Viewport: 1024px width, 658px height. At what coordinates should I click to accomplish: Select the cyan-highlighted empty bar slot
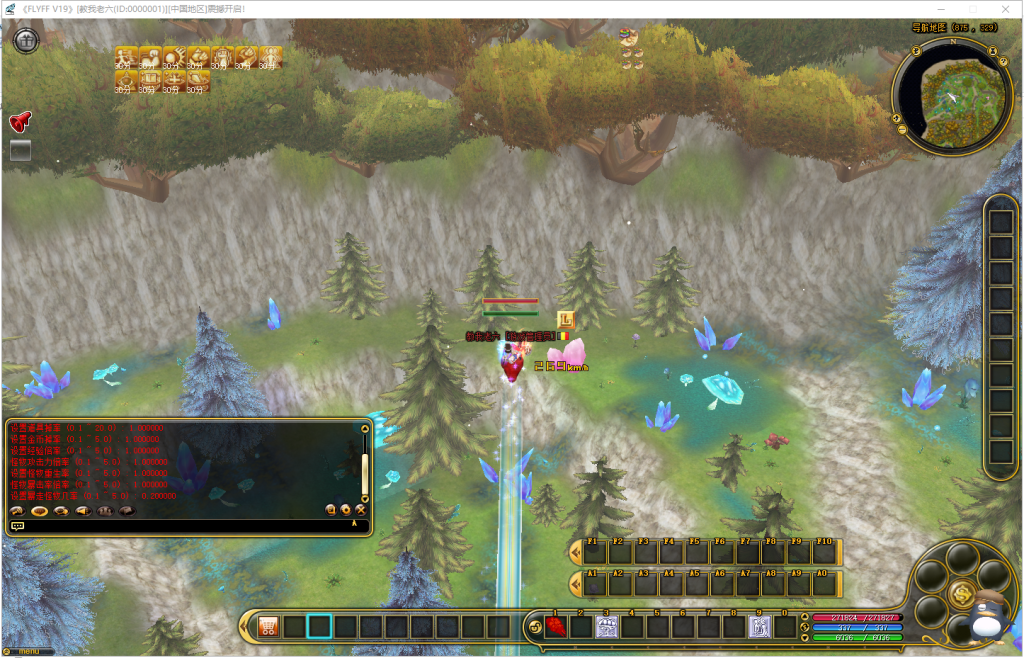(319, 627)
